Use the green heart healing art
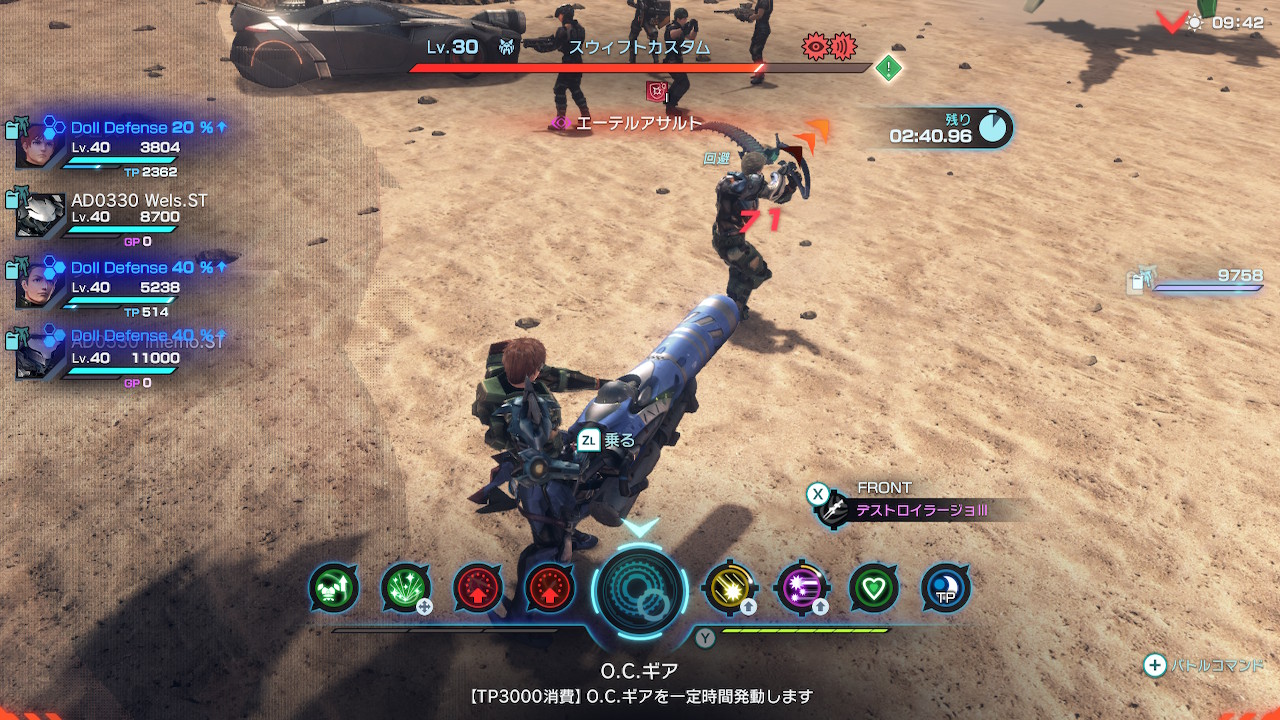 (x=873, y=588)
